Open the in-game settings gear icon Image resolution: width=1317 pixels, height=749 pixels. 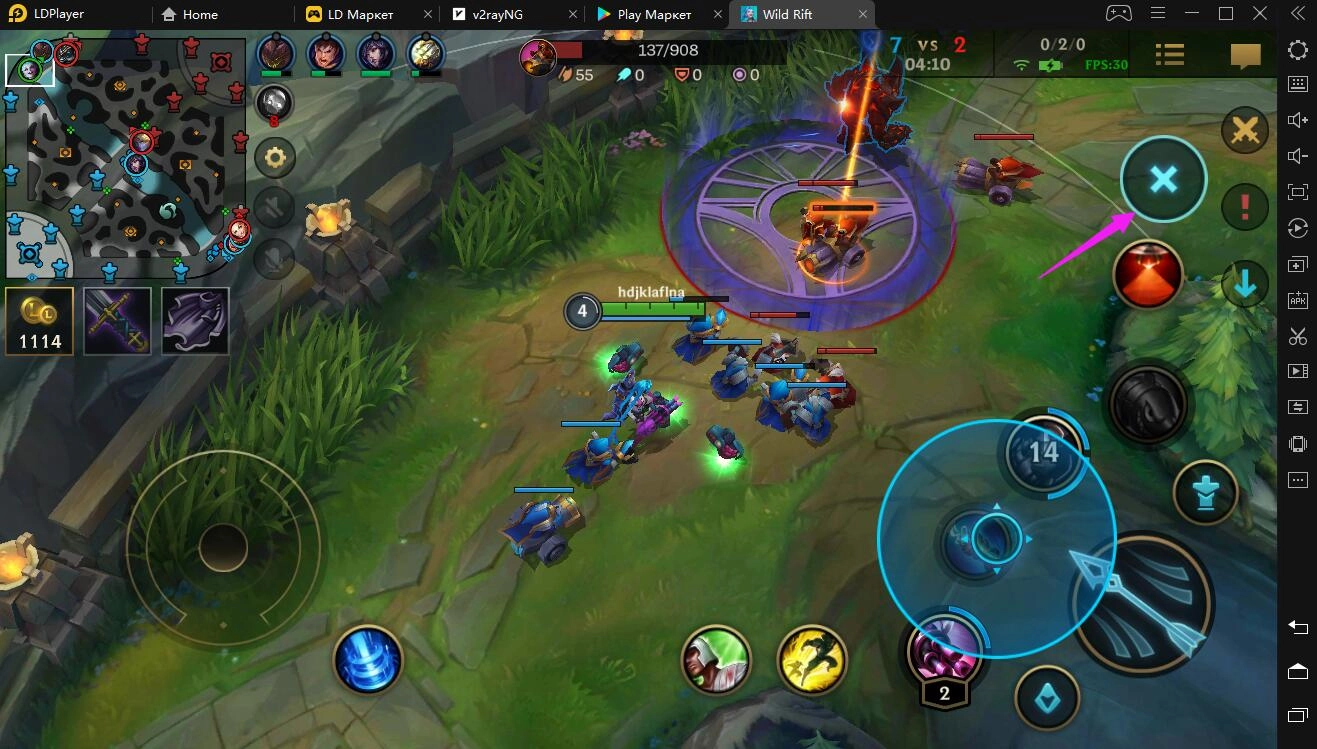(x=274, y=157)
